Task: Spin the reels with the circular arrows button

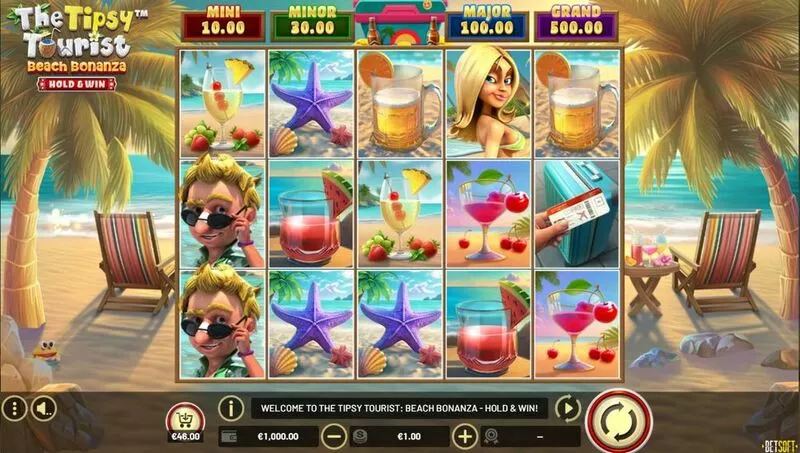Action: tap(617, 419)
